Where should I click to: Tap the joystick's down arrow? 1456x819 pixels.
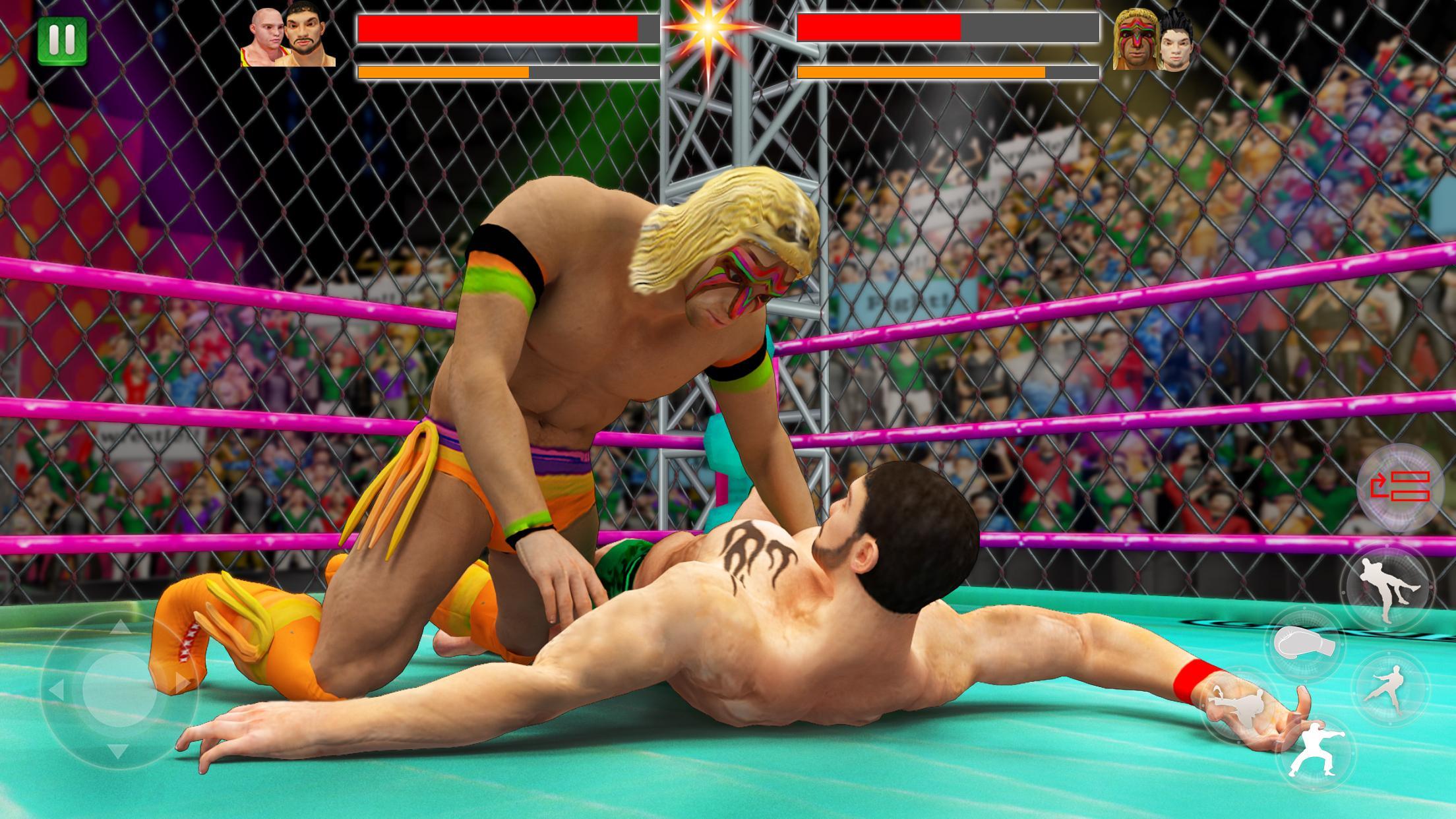(119, 751)
